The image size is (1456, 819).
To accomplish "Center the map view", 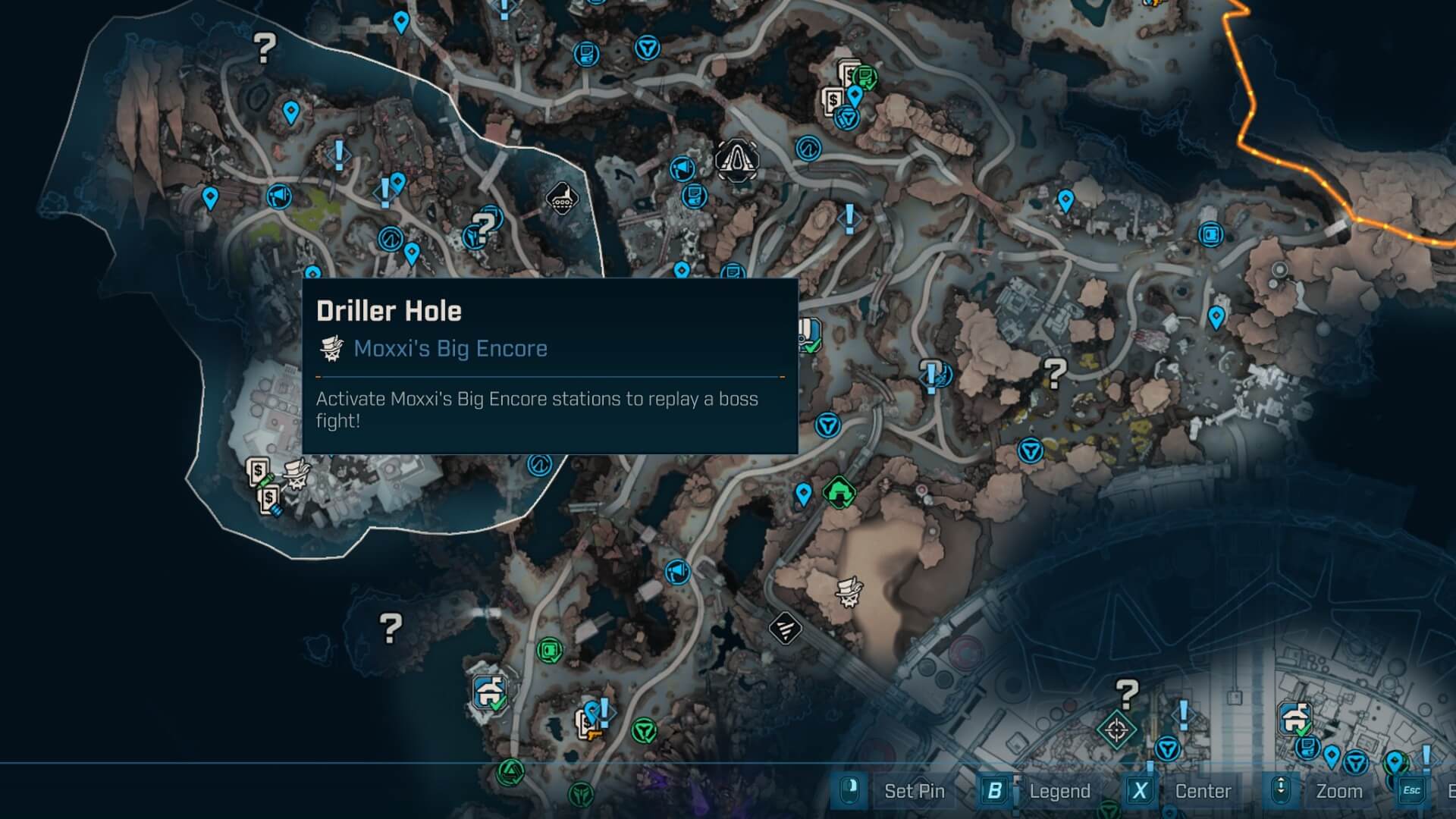I will (x=1203, y=791).
